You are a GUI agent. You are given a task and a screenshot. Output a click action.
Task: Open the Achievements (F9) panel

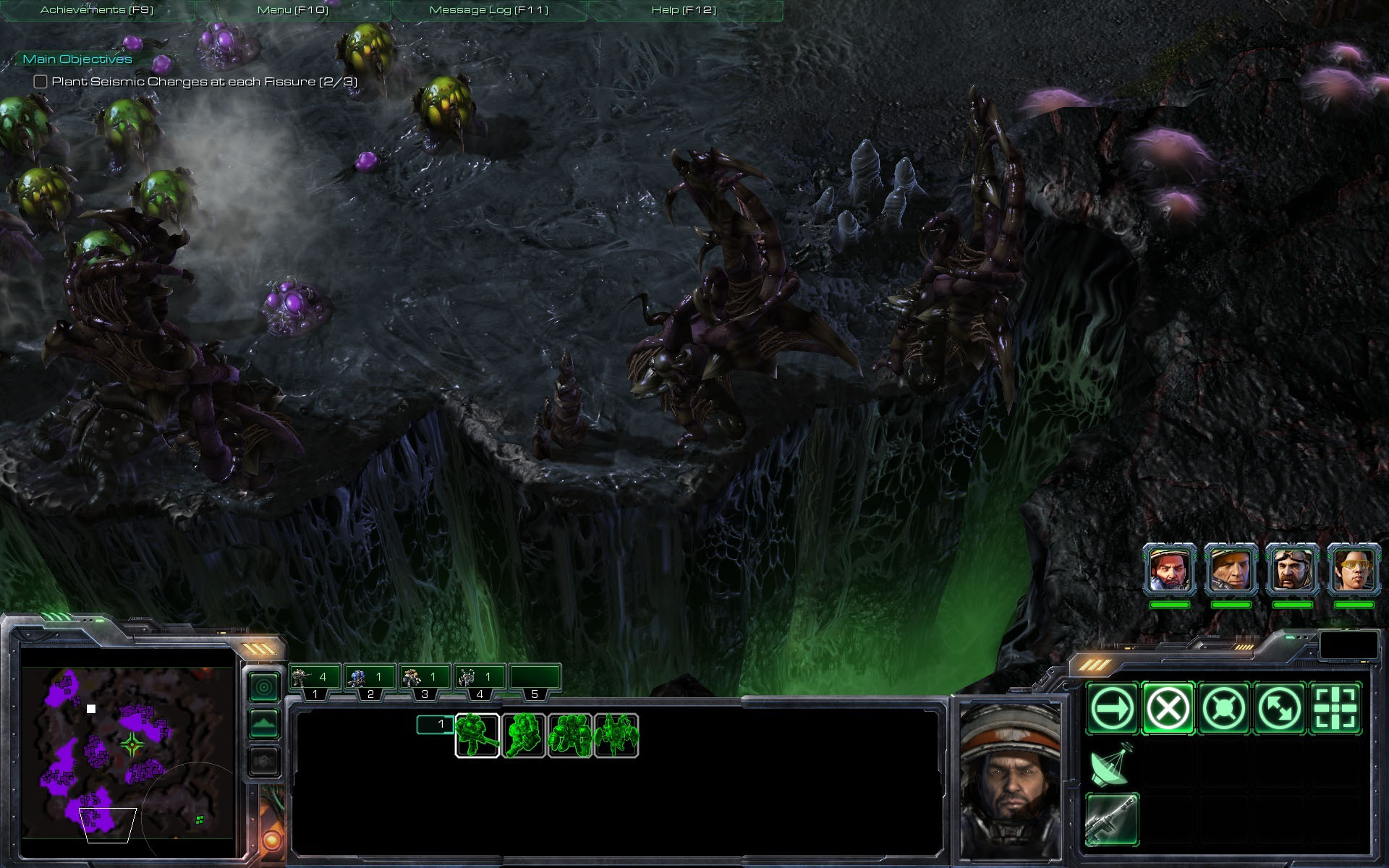(97, 10)
